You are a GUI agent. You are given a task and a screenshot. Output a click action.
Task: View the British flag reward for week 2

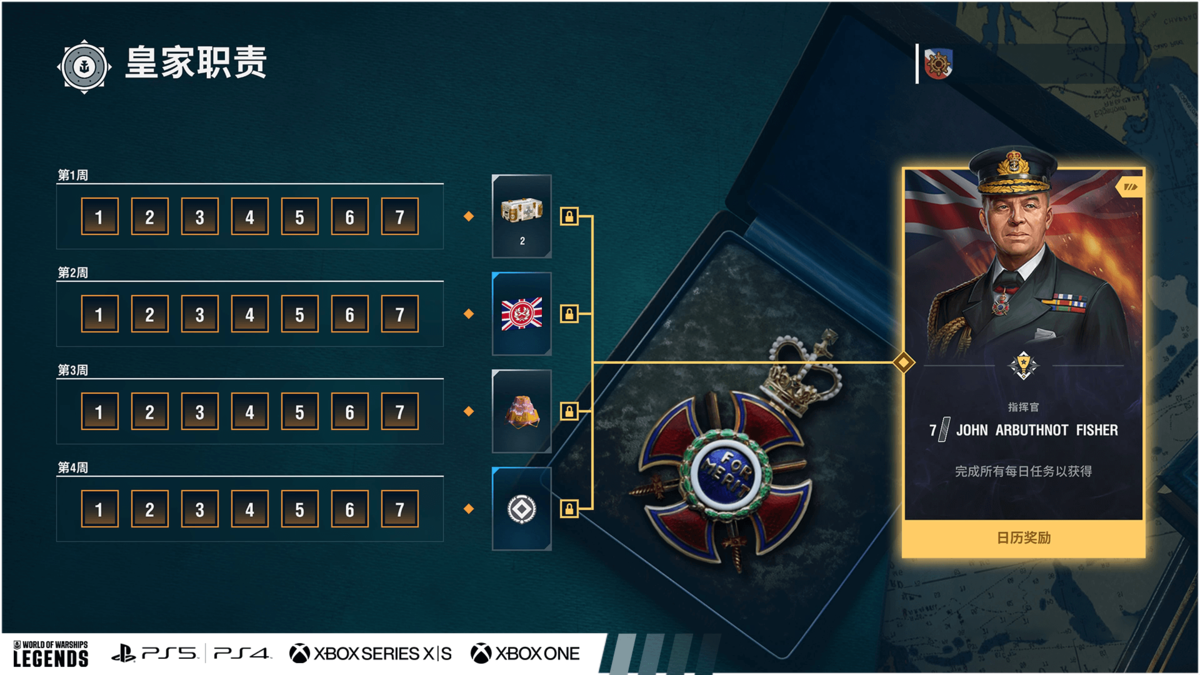522,313
